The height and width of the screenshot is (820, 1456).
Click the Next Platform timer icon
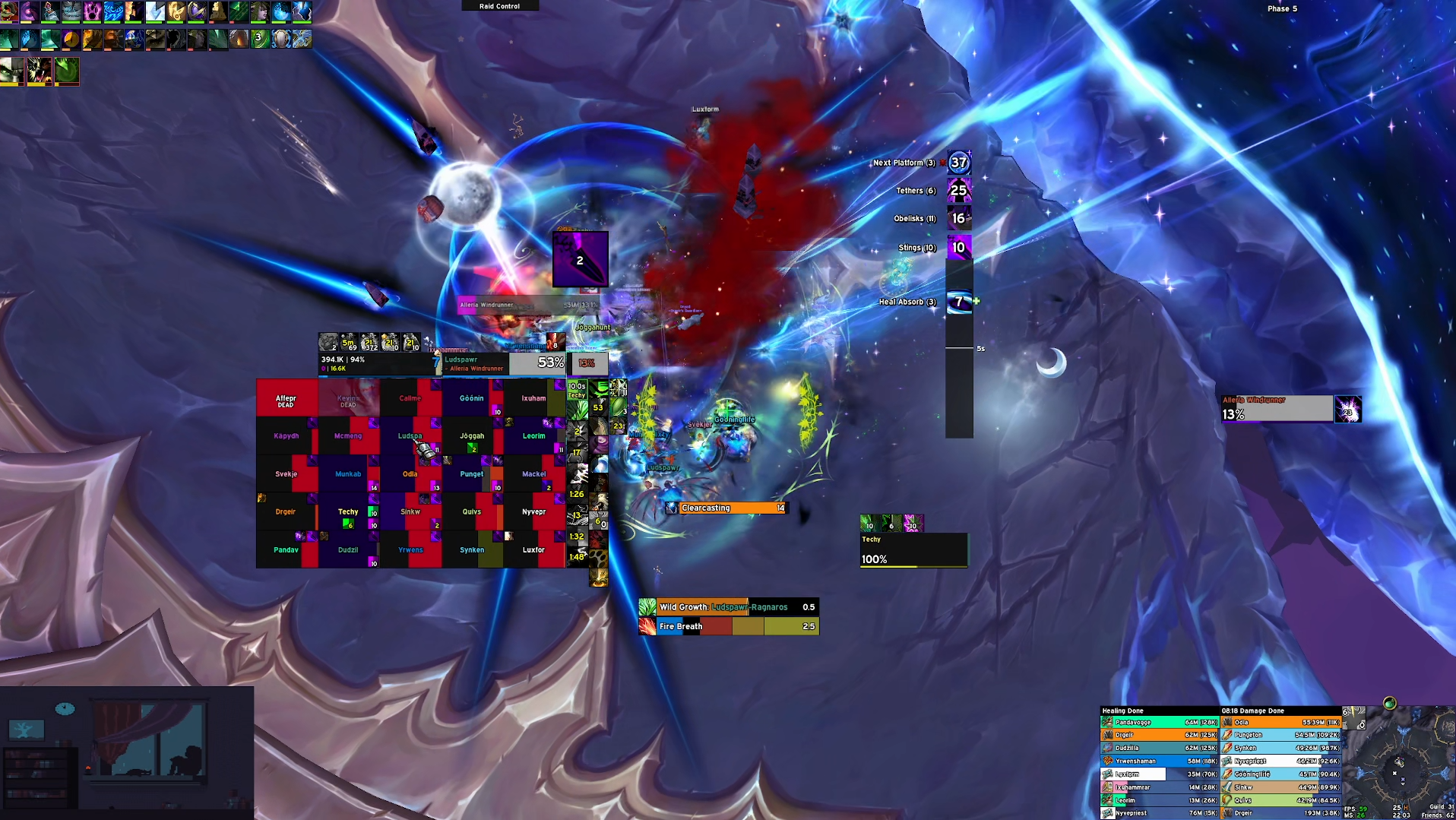tap(959, 162)
